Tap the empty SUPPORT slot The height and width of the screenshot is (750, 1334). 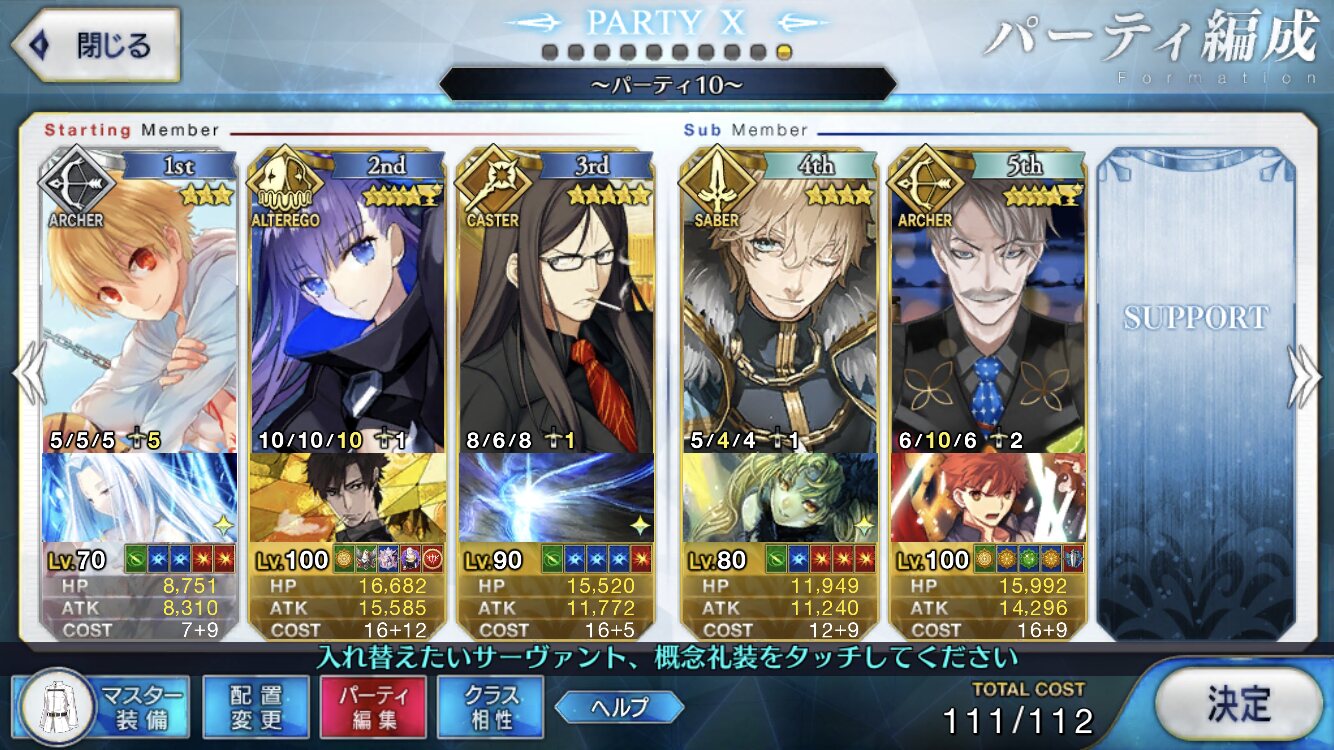pos(1195,390)
